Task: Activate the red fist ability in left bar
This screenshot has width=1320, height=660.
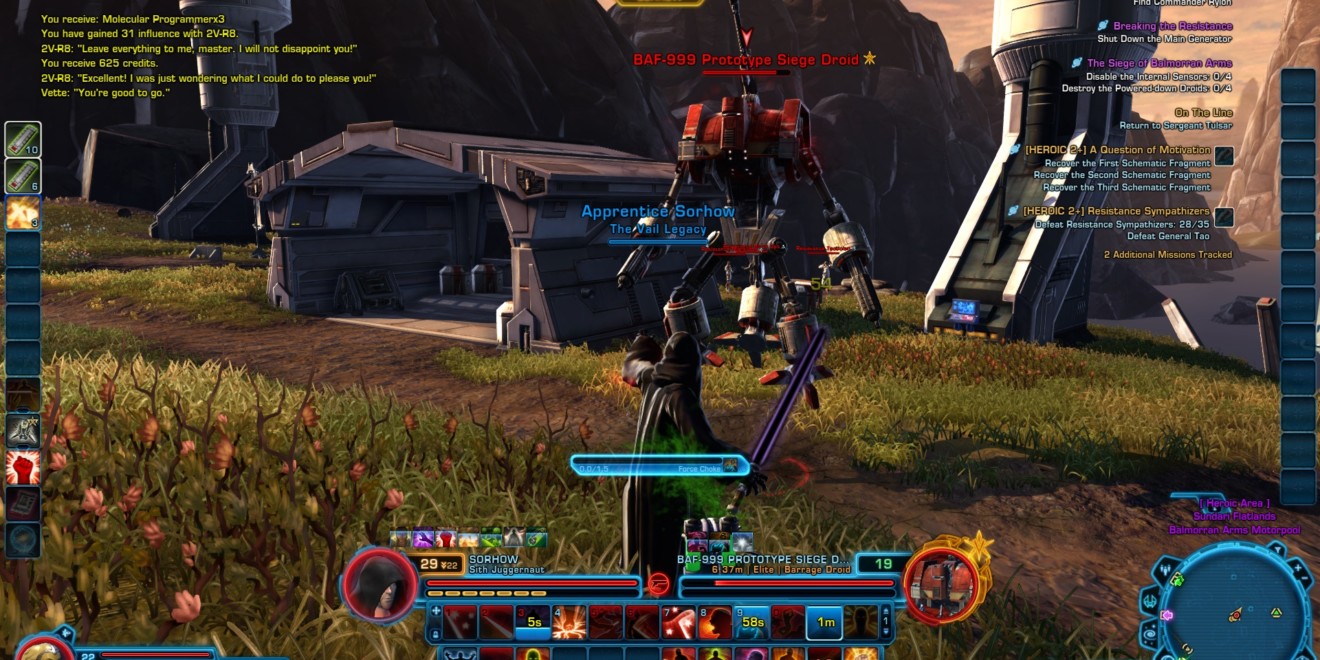Action: [x=22, y=467]
